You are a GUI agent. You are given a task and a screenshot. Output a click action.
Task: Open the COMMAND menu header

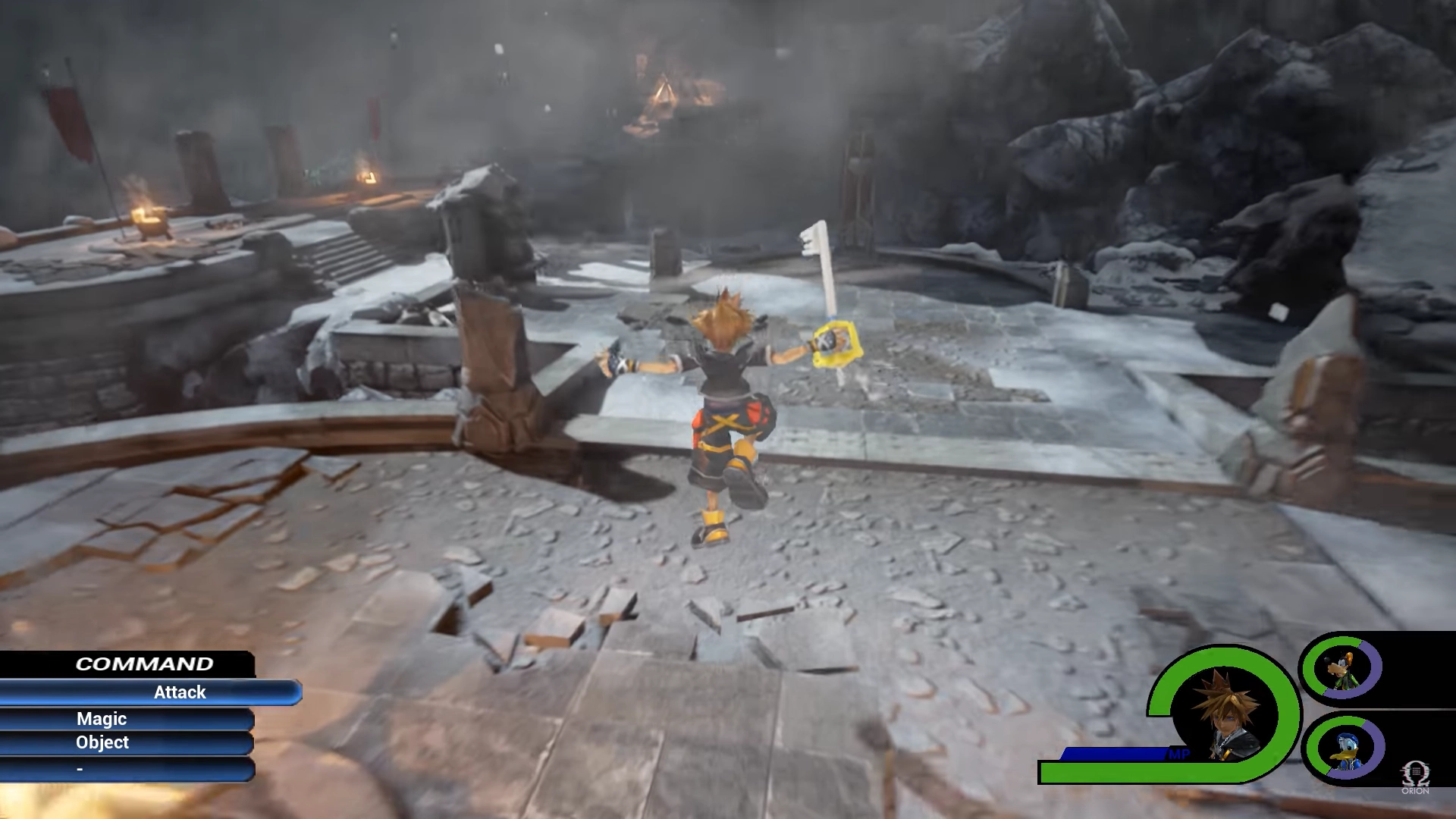point(144,663)
